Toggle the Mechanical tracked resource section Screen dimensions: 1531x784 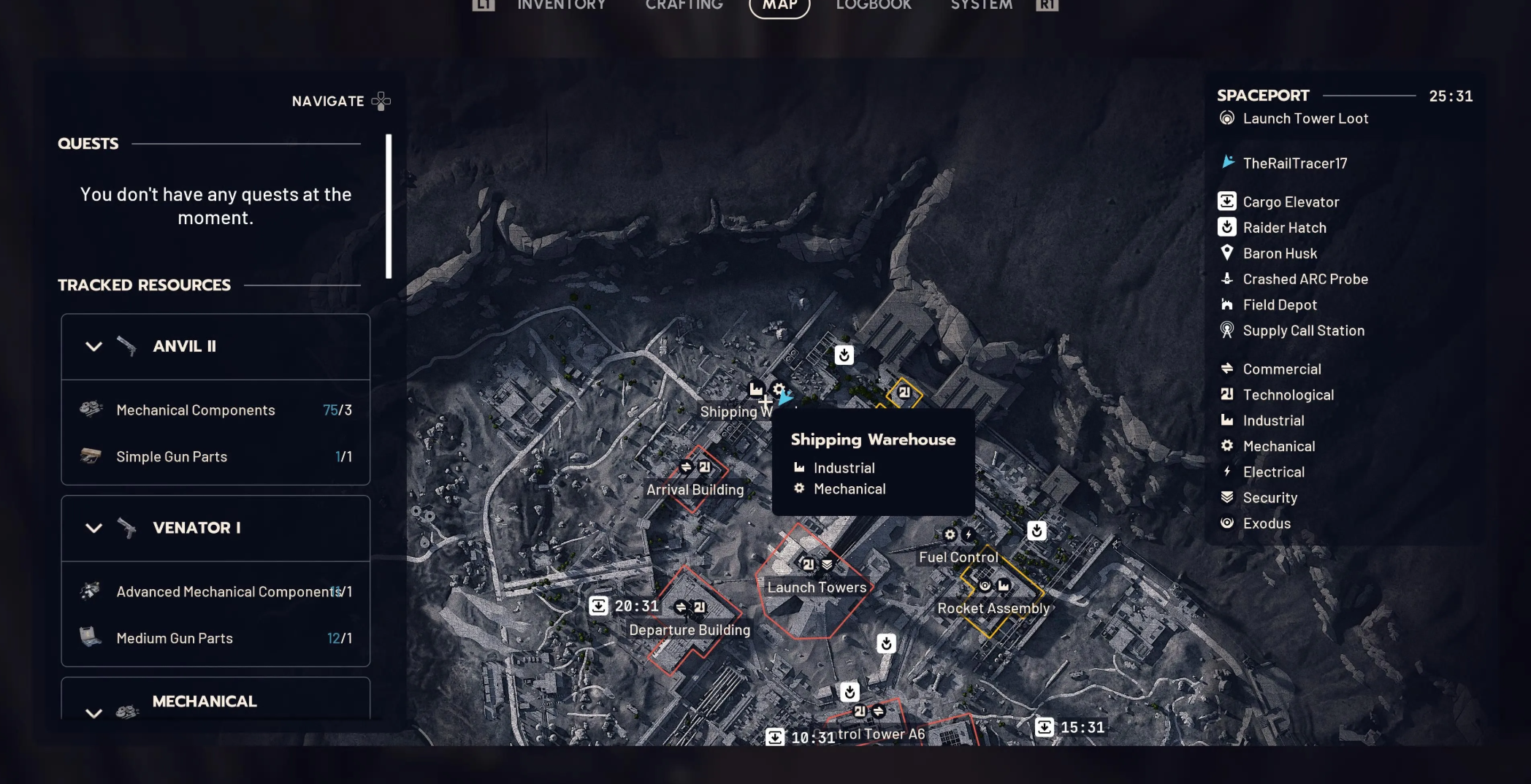pyautogui.click(x=93, y=712)
